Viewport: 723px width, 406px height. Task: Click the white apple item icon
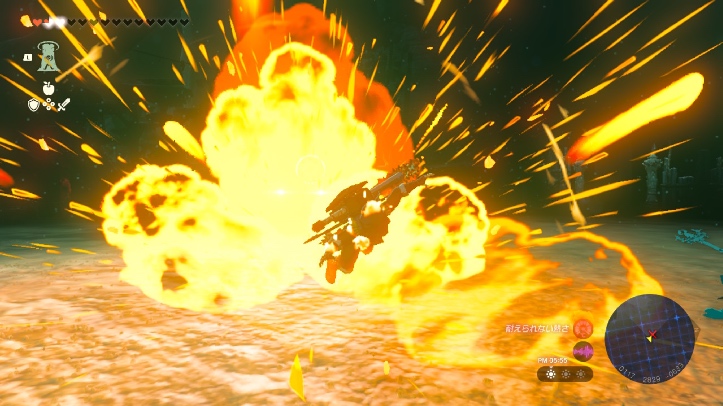pyautogui.click(x=46, y=88)
